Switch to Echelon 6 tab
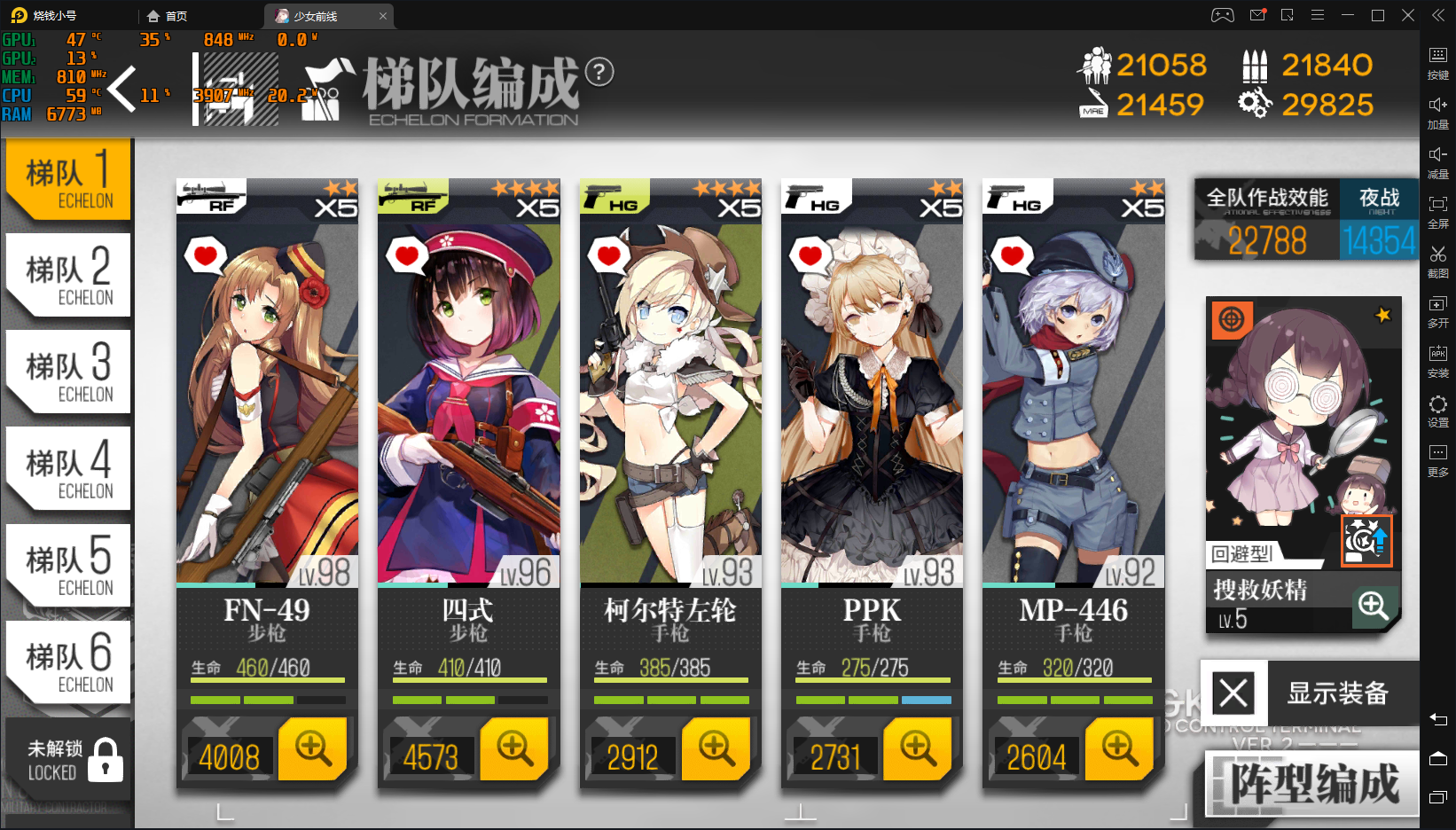The image size is (1456, 830). pyautogui.click(x=68, y=662)
